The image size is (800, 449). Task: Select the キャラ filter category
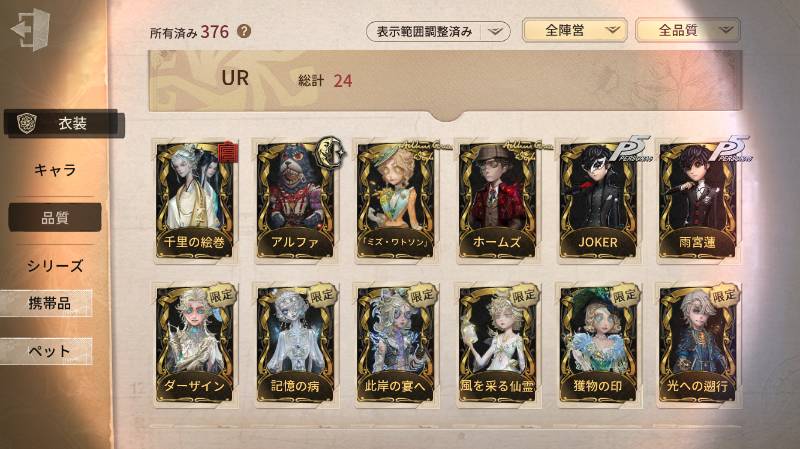pyautogui.click(x=55, y=170)
